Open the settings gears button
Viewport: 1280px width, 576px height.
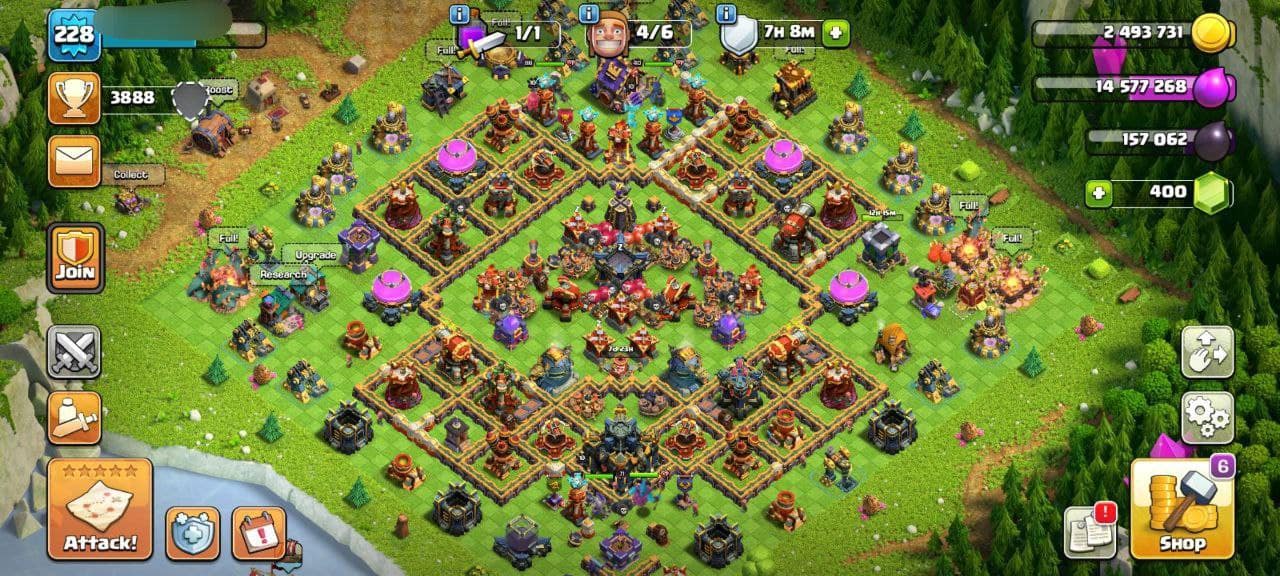pyautogui.click(x=1207, y=417)
